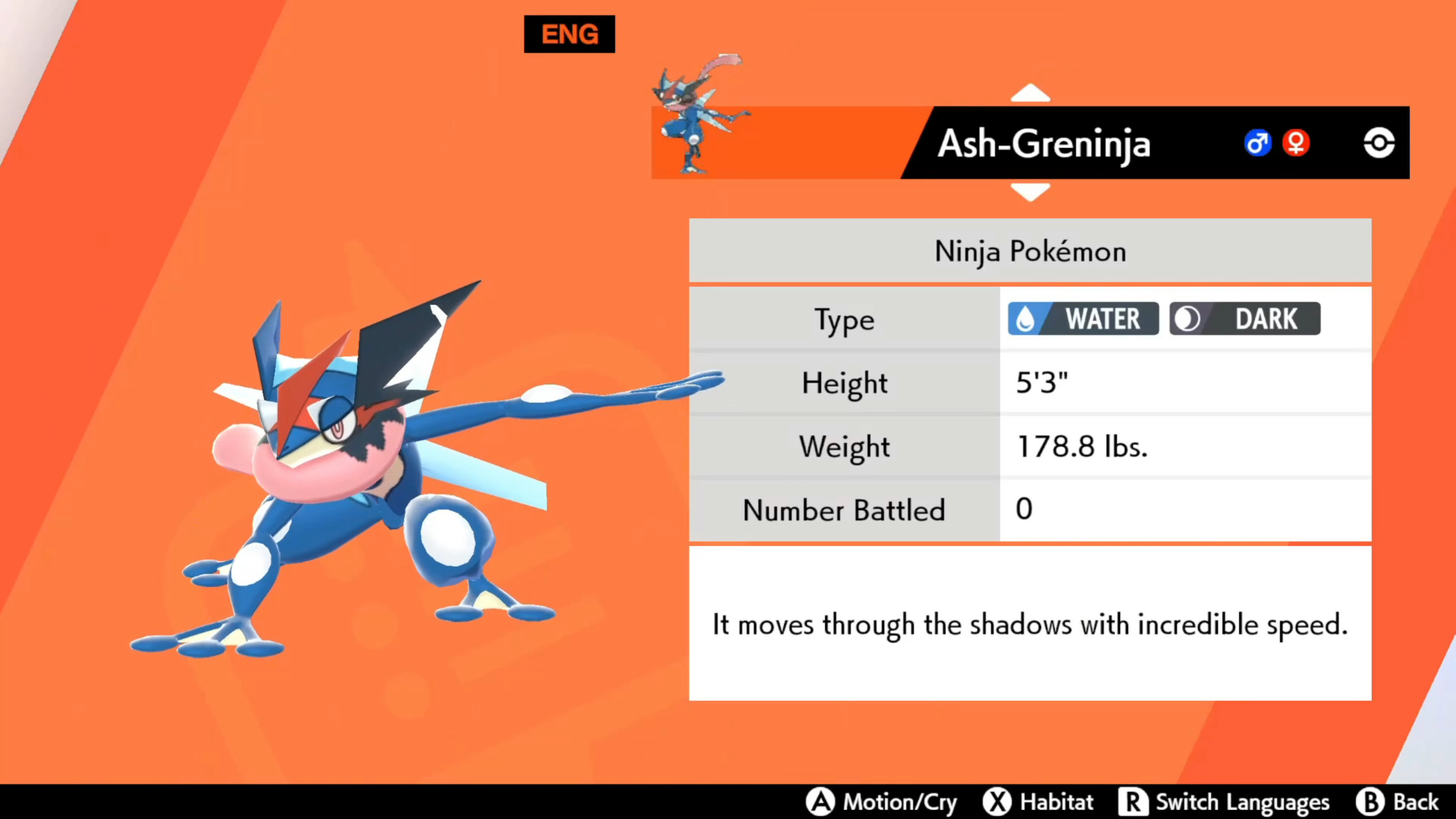Click the Ninja Pokémon category header
Viewport: 1456px width, 819px height.
(1029, 251)
